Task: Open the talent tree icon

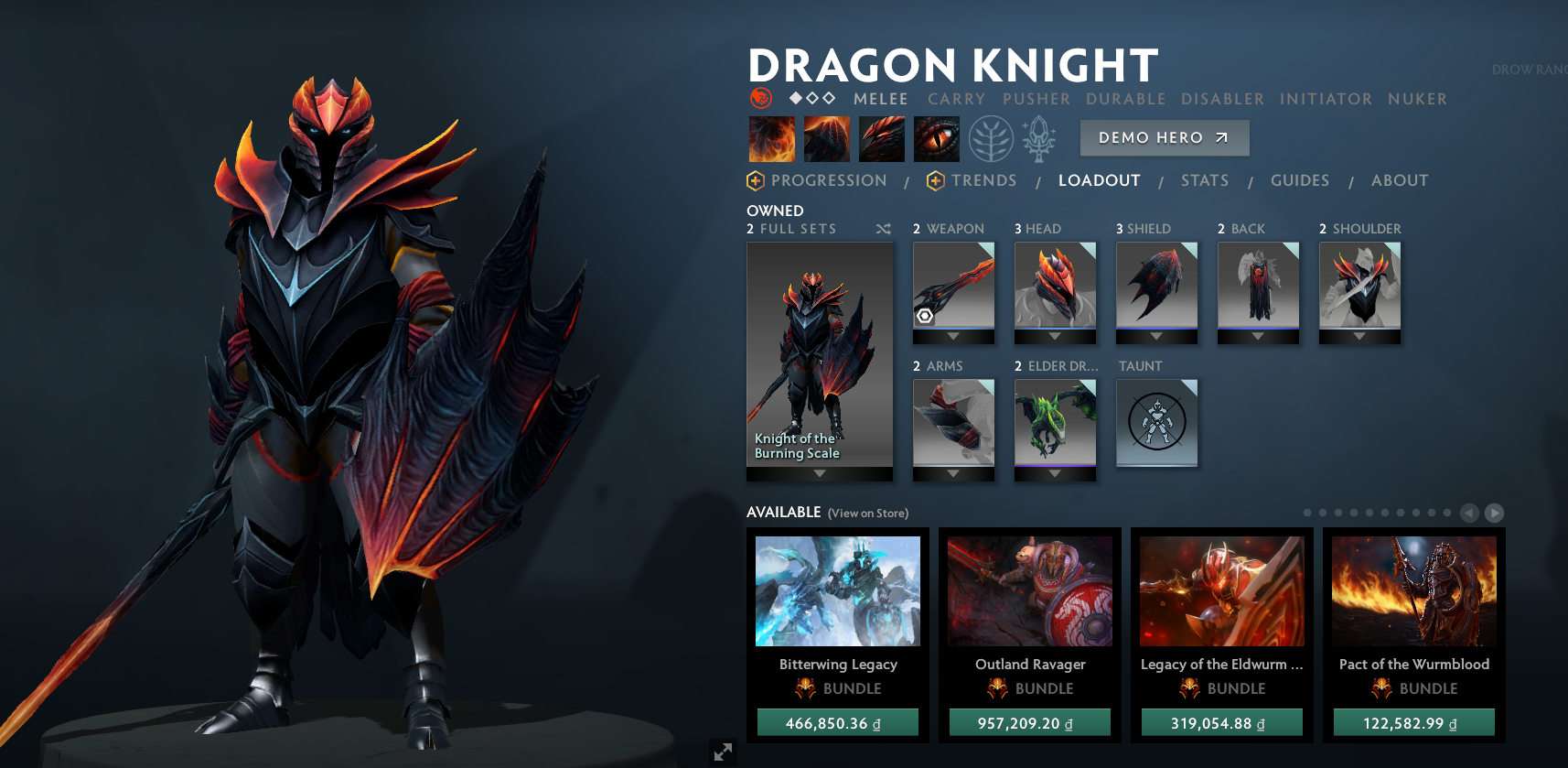Action: tap(993, 138)
